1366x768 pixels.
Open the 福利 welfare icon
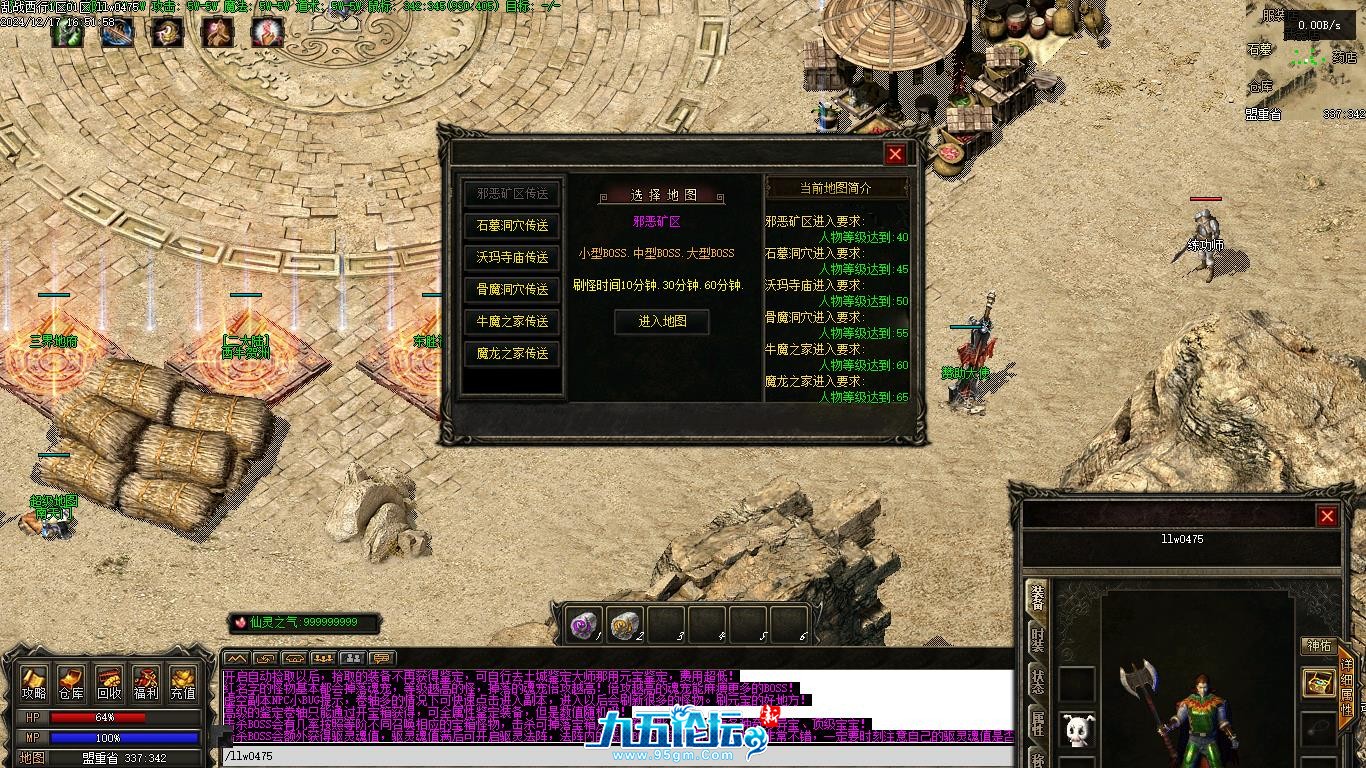coord(146,683)
